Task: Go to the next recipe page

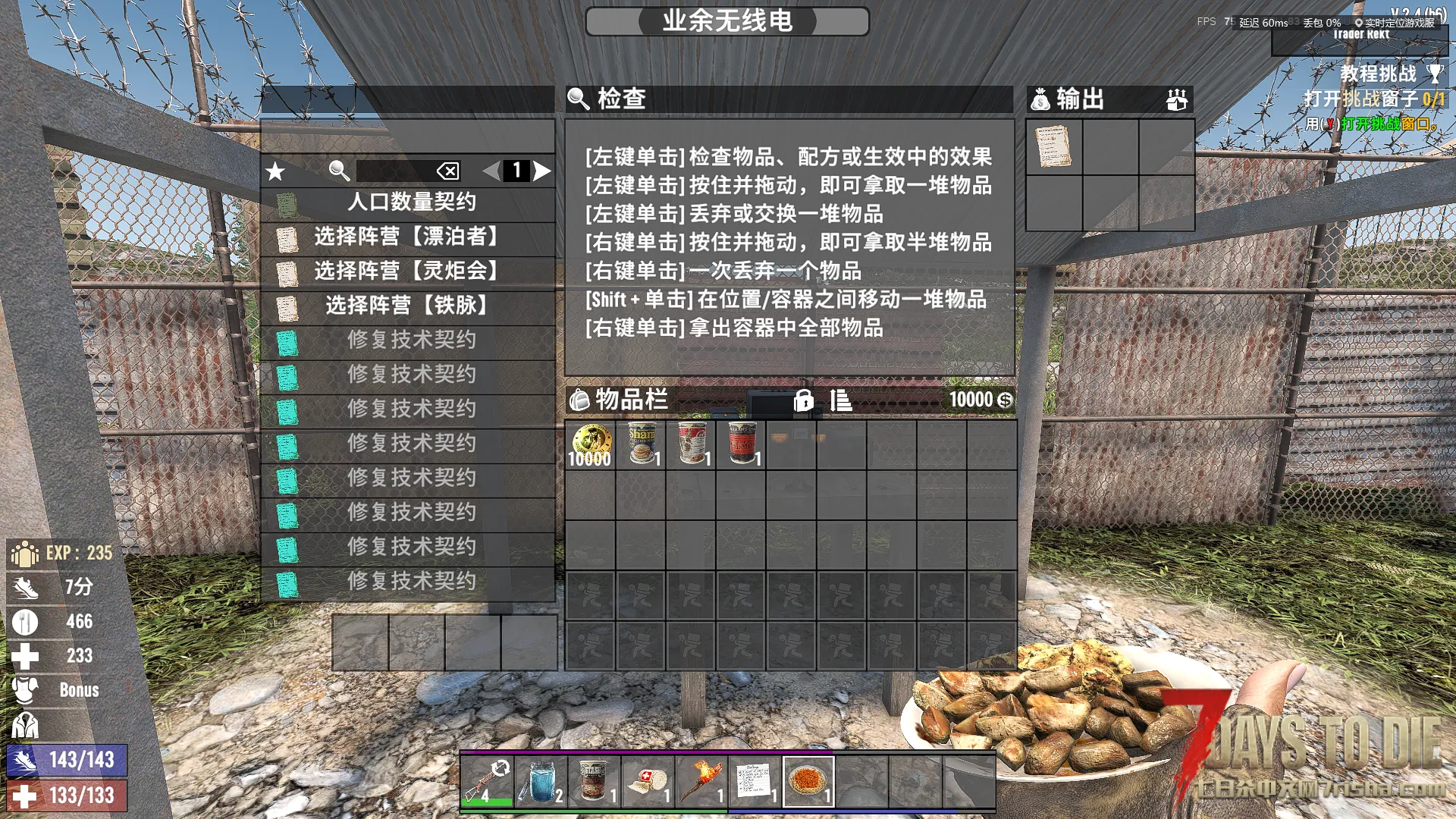Action: pos(542,171)
